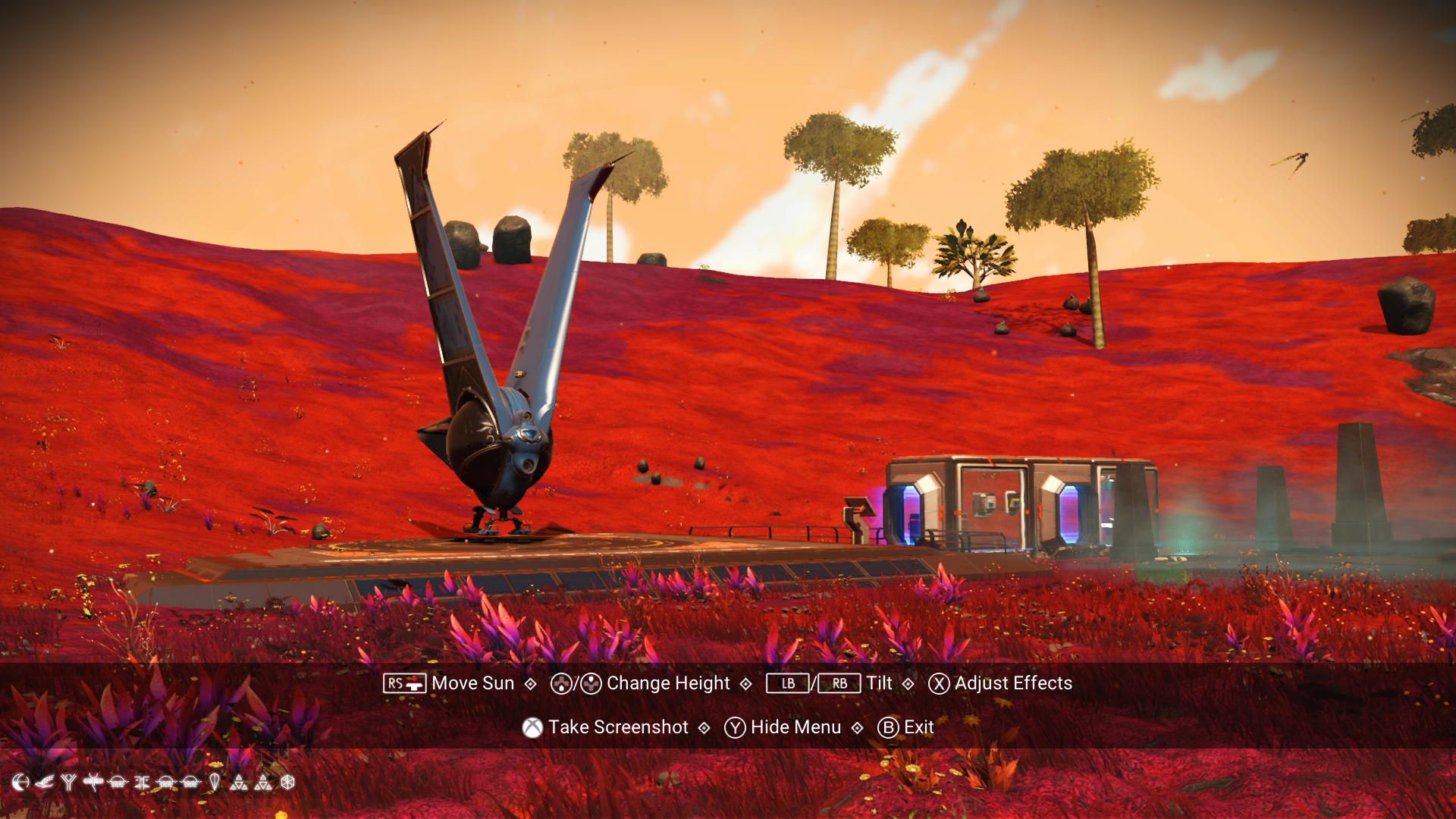Click Exit to leave photo mode
The image size is (1456, 819).
918,727
